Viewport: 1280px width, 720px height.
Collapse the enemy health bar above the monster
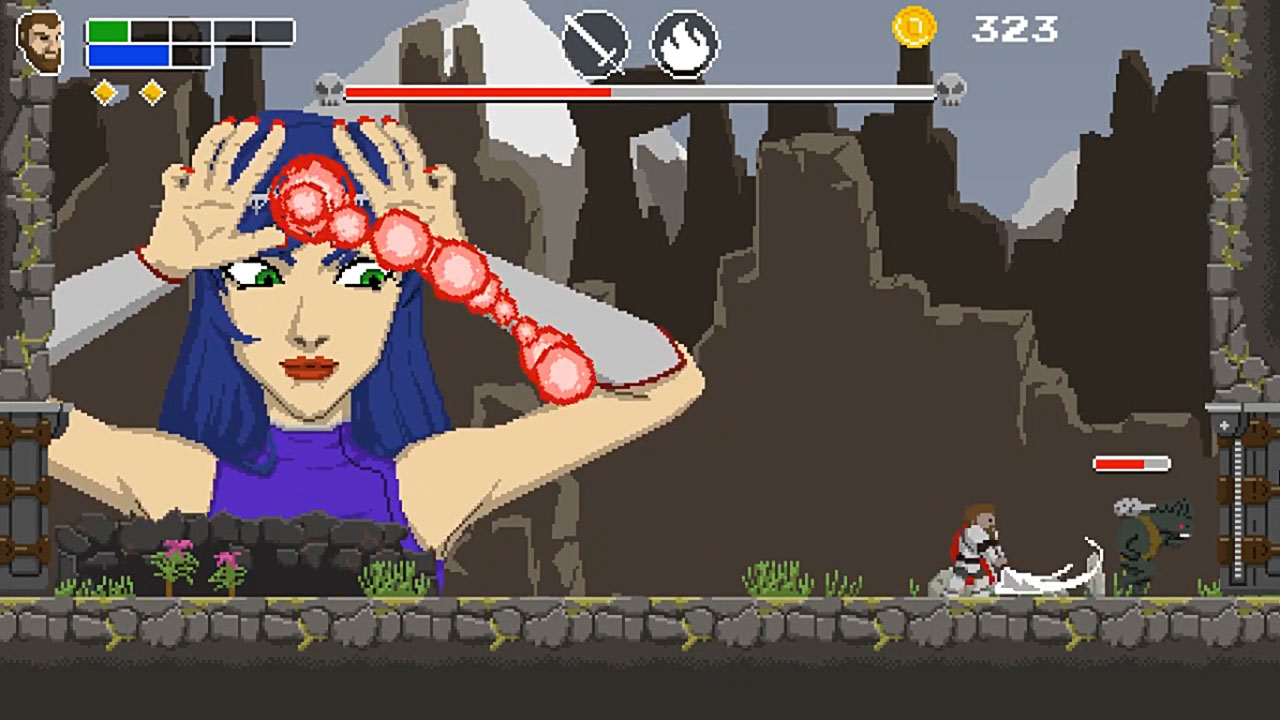(1132, 464)
